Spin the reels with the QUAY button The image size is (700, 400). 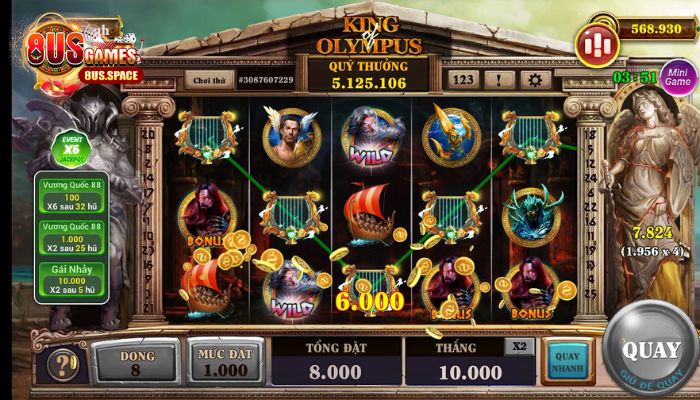point(651,353)
